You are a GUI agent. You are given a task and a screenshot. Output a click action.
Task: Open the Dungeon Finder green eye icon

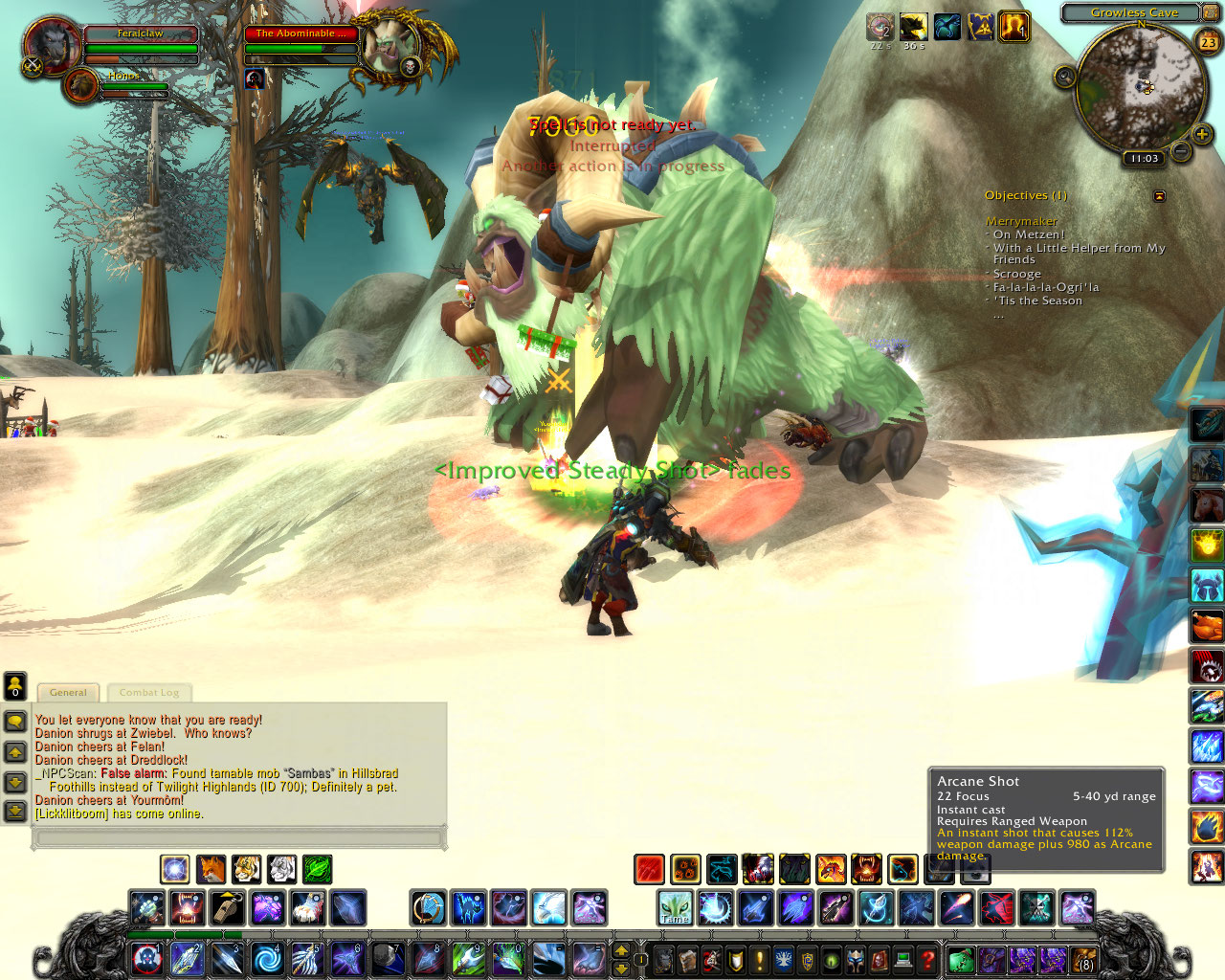tap(830, 959)
